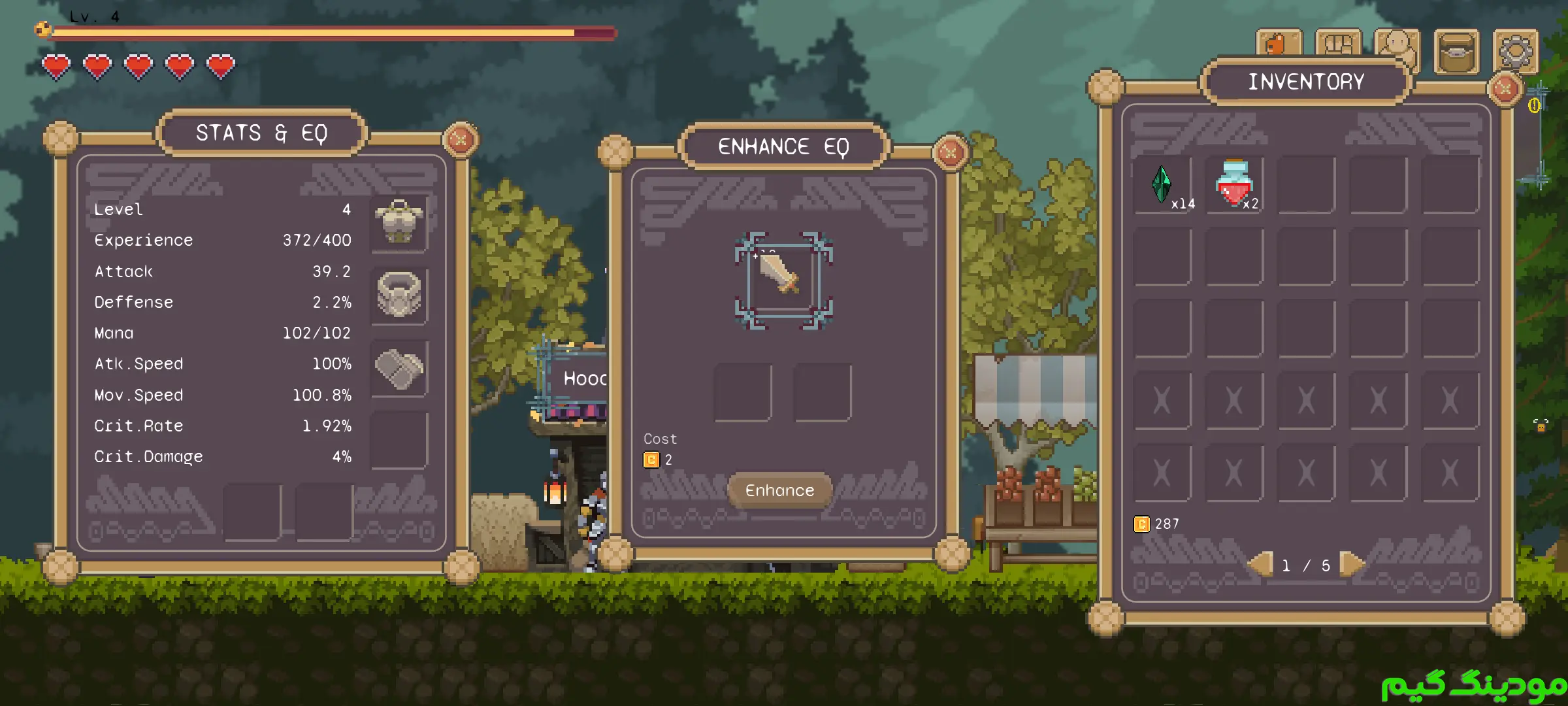This screenshot has height=706, width=1568.
Task: Open the settings gear menu
Action: pyautogui.click(x=1516, y=52)
